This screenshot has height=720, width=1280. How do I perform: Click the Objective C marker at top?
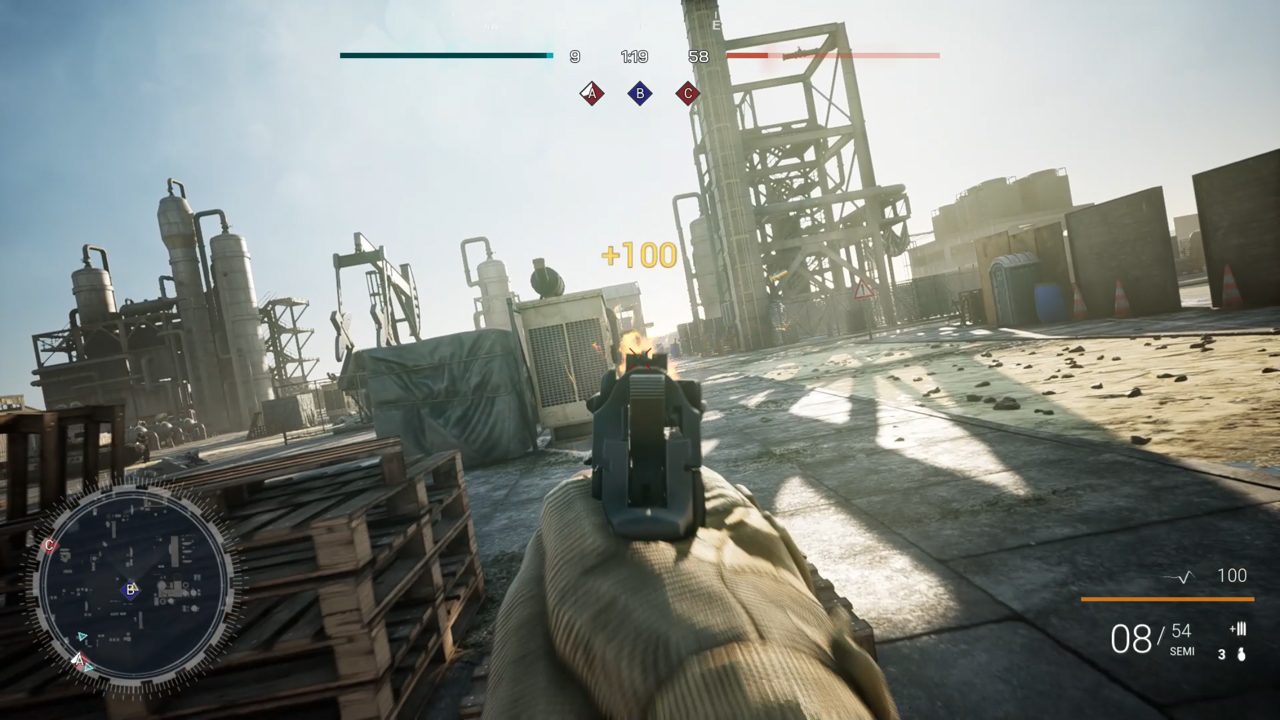pyautogui.click(x=687, y=93)
